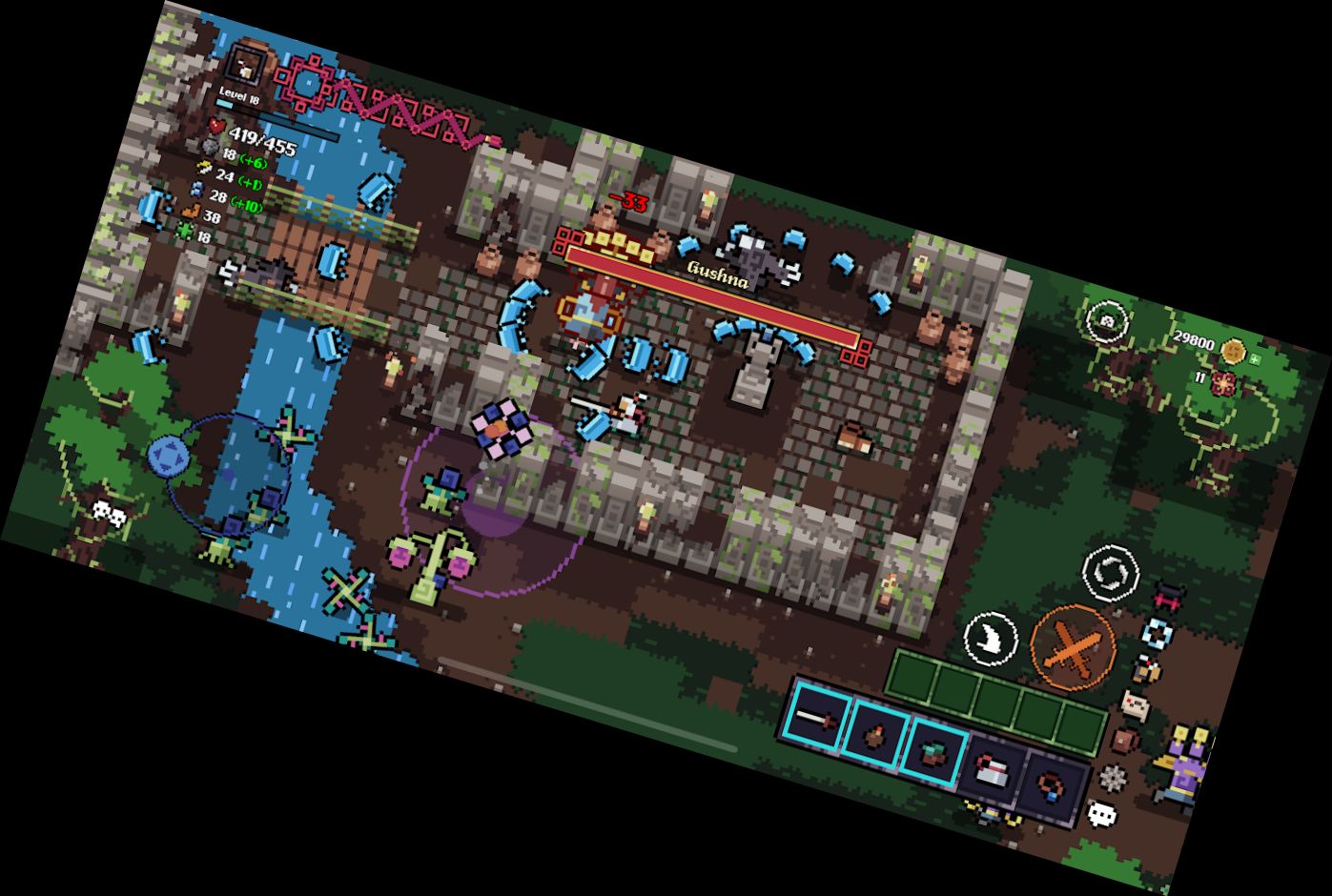Add gold with the green plus button

tap(1255, 359)
